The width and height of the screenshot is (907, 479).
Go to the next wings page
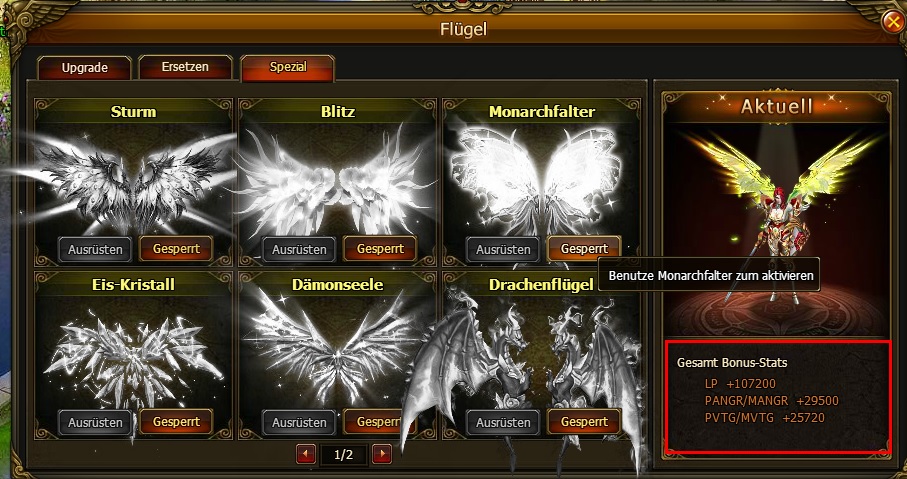(x=381, y=455)
